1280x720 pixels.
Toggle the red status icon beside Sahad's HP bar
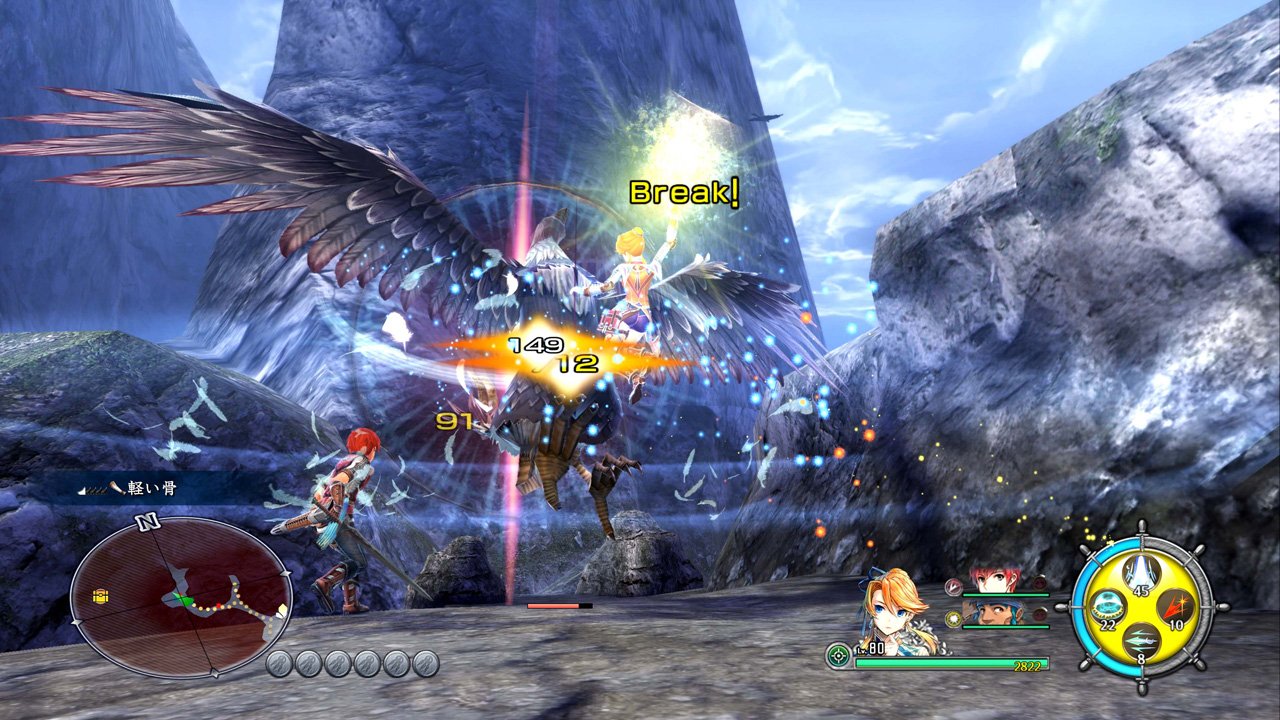click(1039, 615)
